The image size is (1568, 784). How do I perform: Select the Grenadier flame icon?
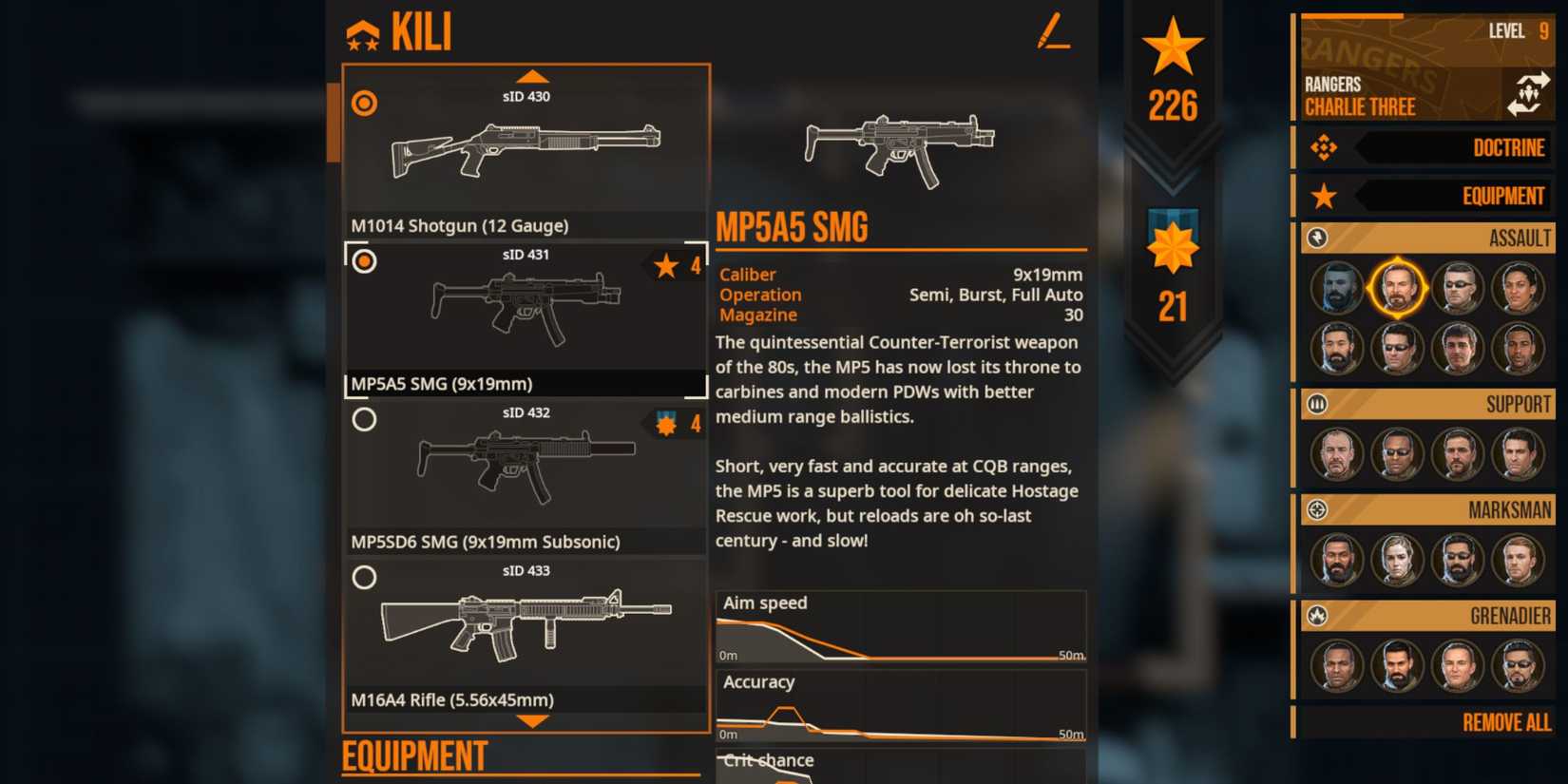tap(1316, 616)
